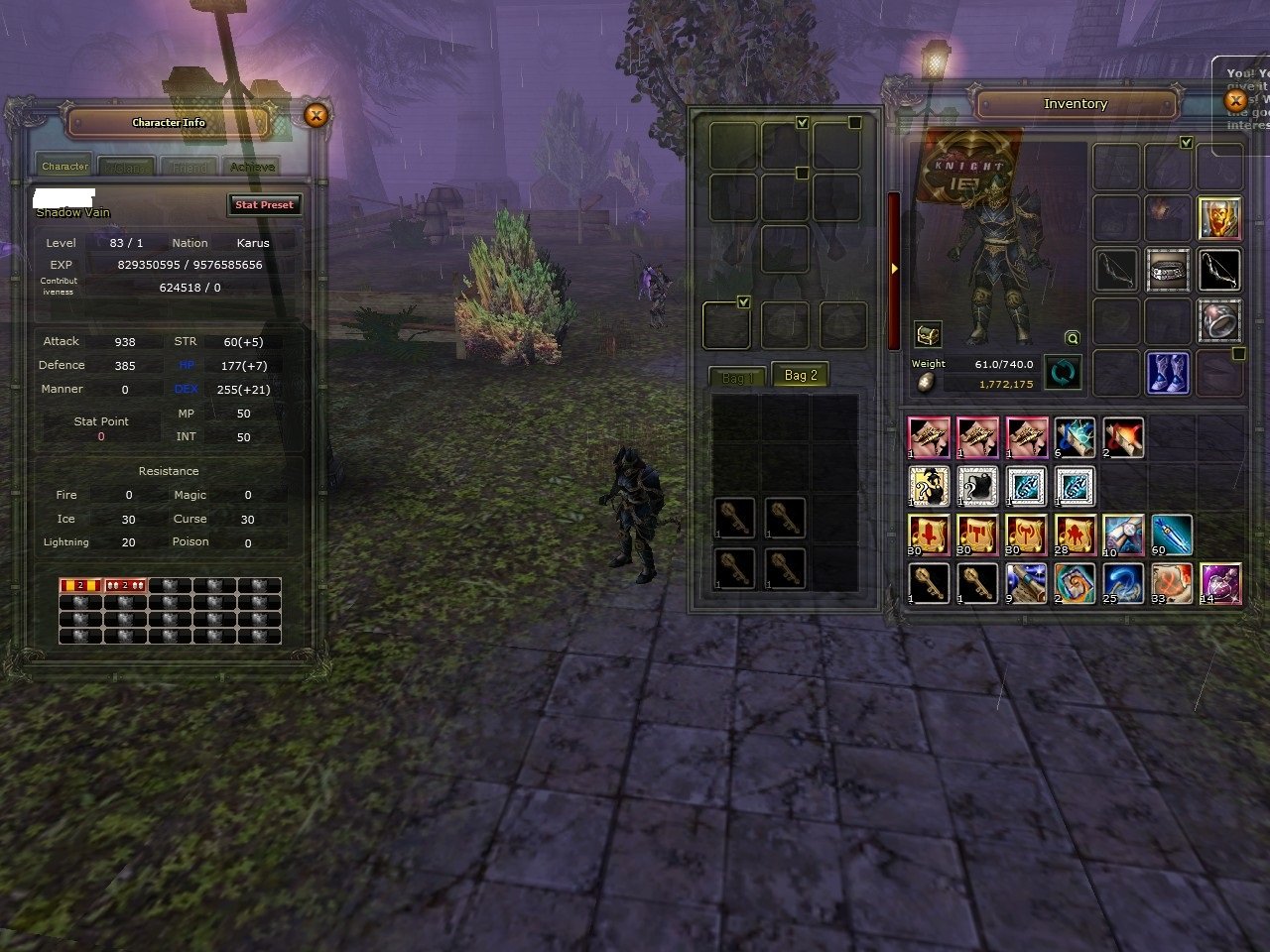
Task: Close the Character Info window
Action: (x=316, y=116)
